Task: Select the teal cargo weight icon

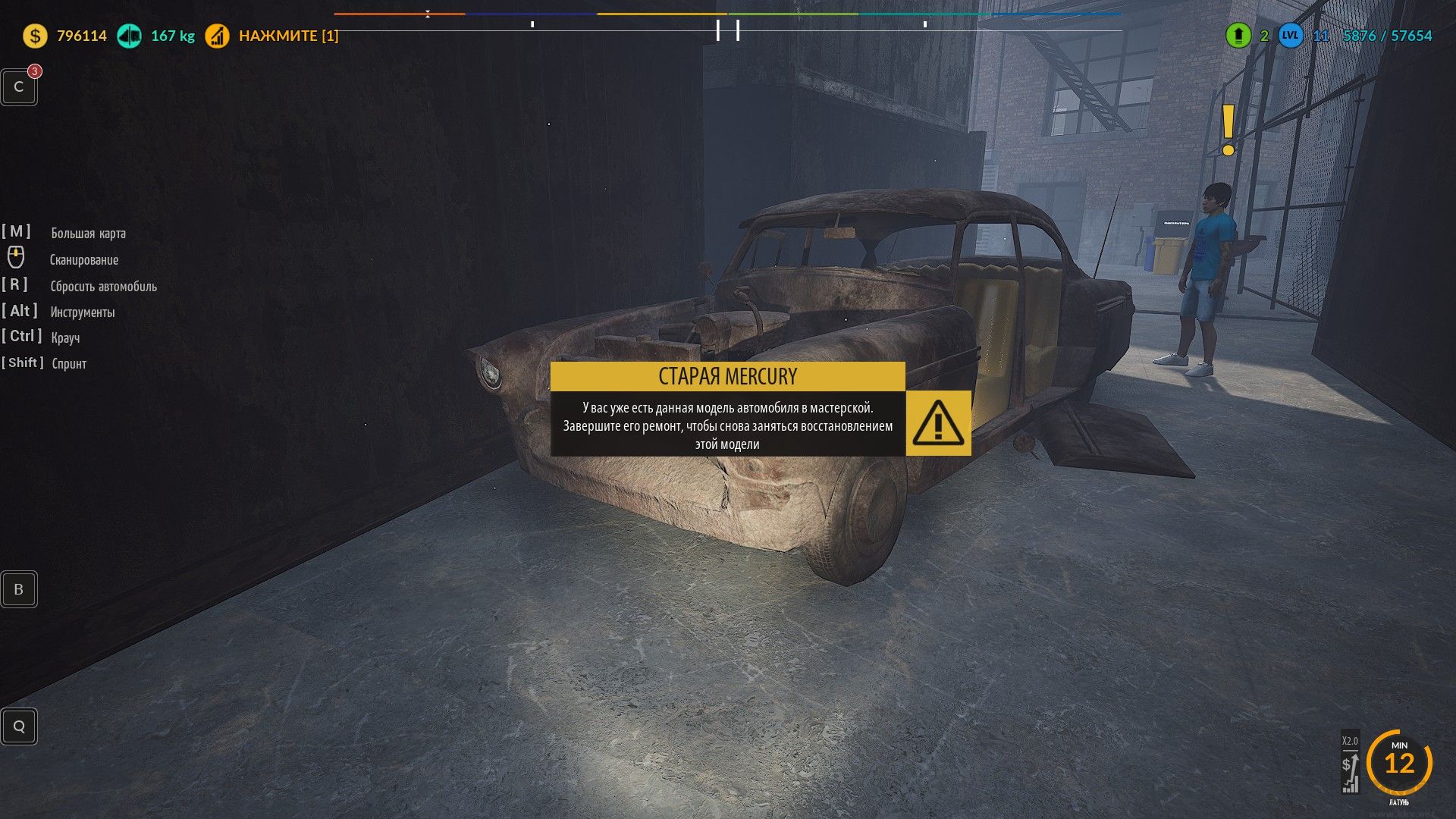Action: click(129, 36)
